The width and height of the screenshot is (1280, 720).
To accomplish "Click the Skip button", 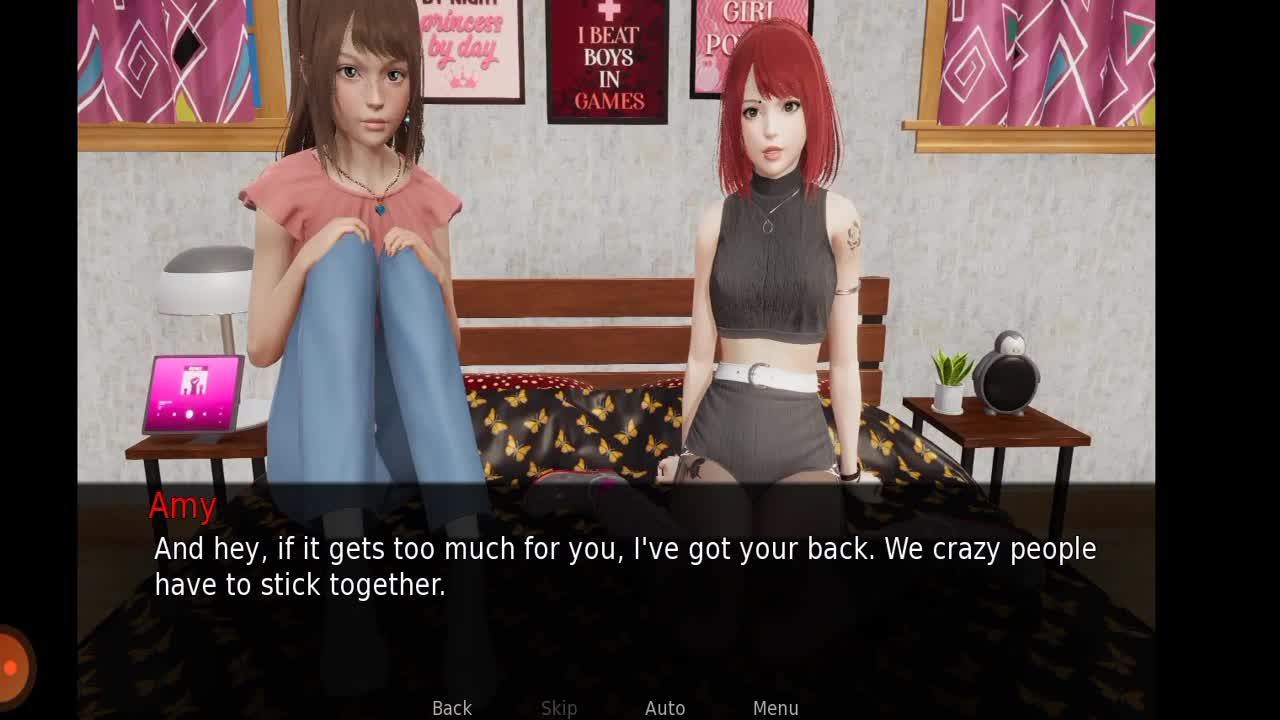I will pyautogui.click(x=559, y=708).
